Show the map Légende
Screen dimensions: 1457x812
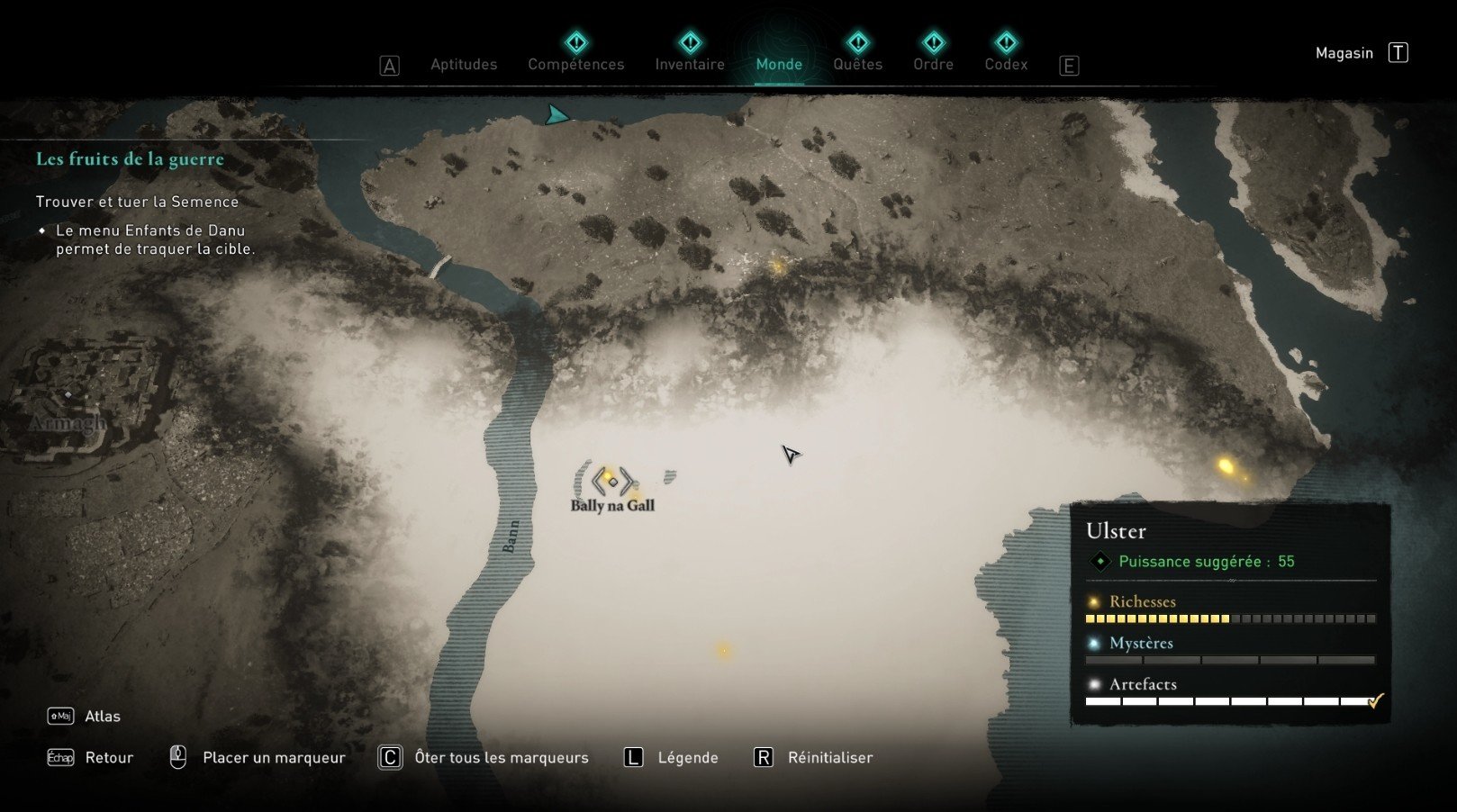click(687, 757)
